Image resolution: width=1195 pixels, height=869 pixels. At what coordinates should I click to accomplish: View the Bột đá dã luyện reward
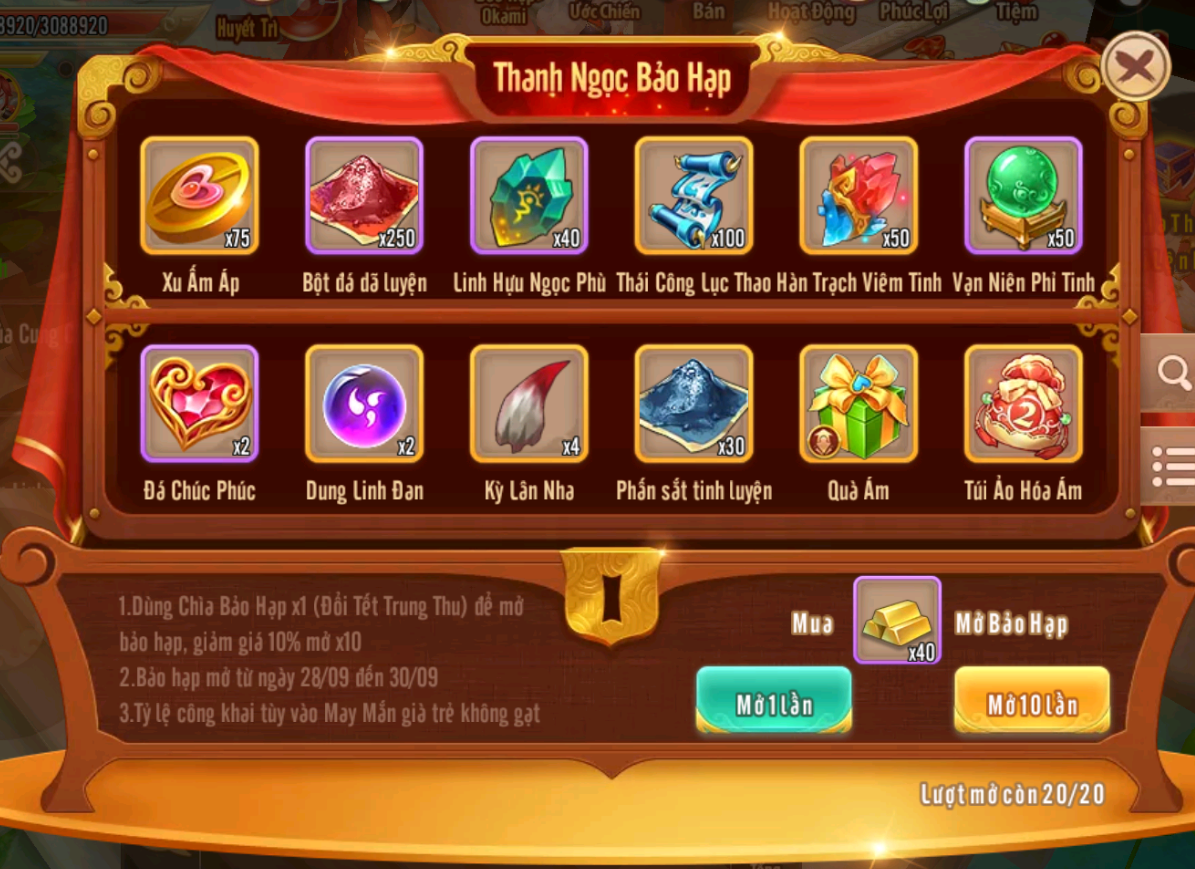coord(364,196)
